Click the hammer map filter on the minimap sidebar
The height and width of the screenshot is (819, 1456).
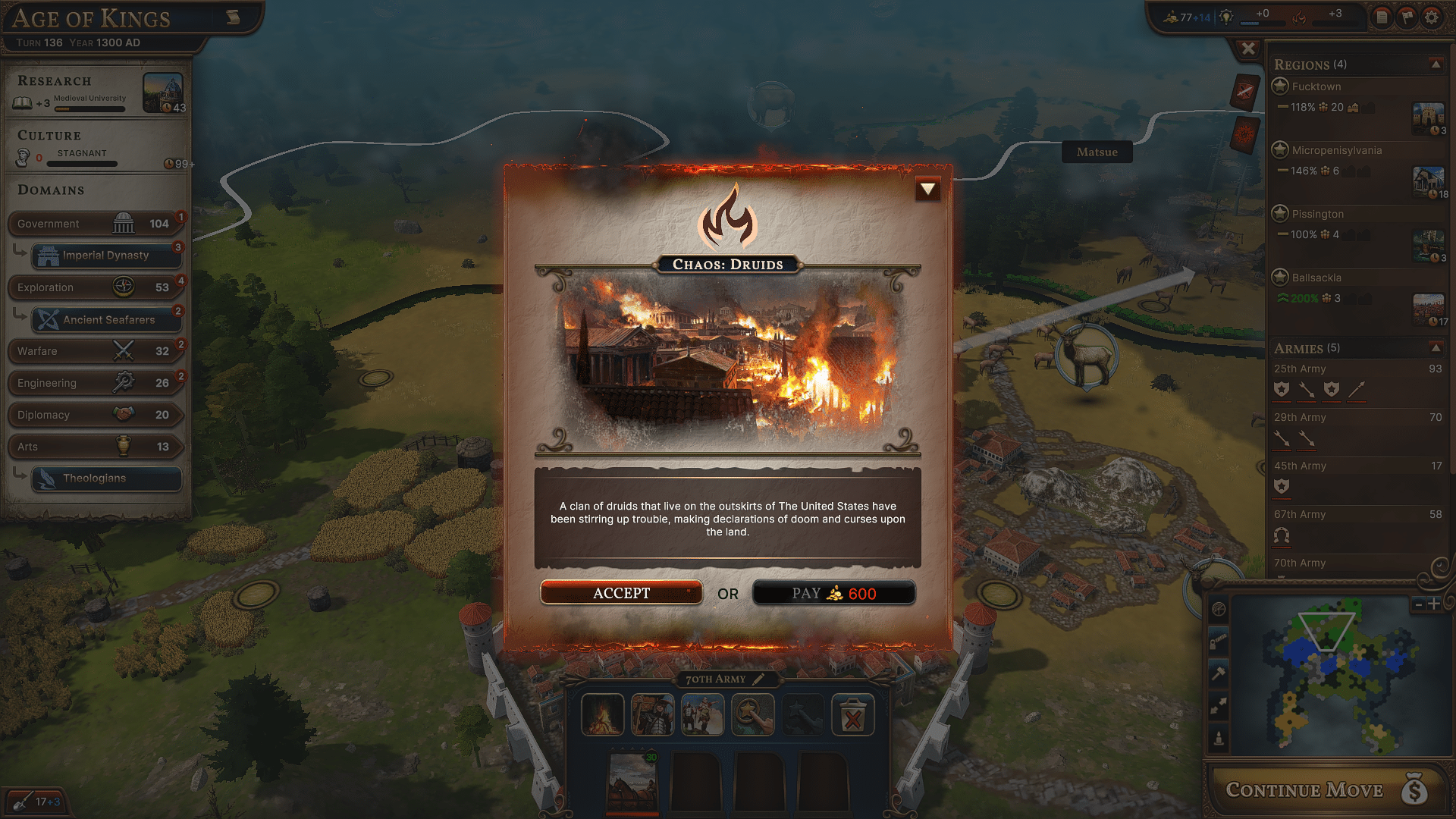point(1219,672)
